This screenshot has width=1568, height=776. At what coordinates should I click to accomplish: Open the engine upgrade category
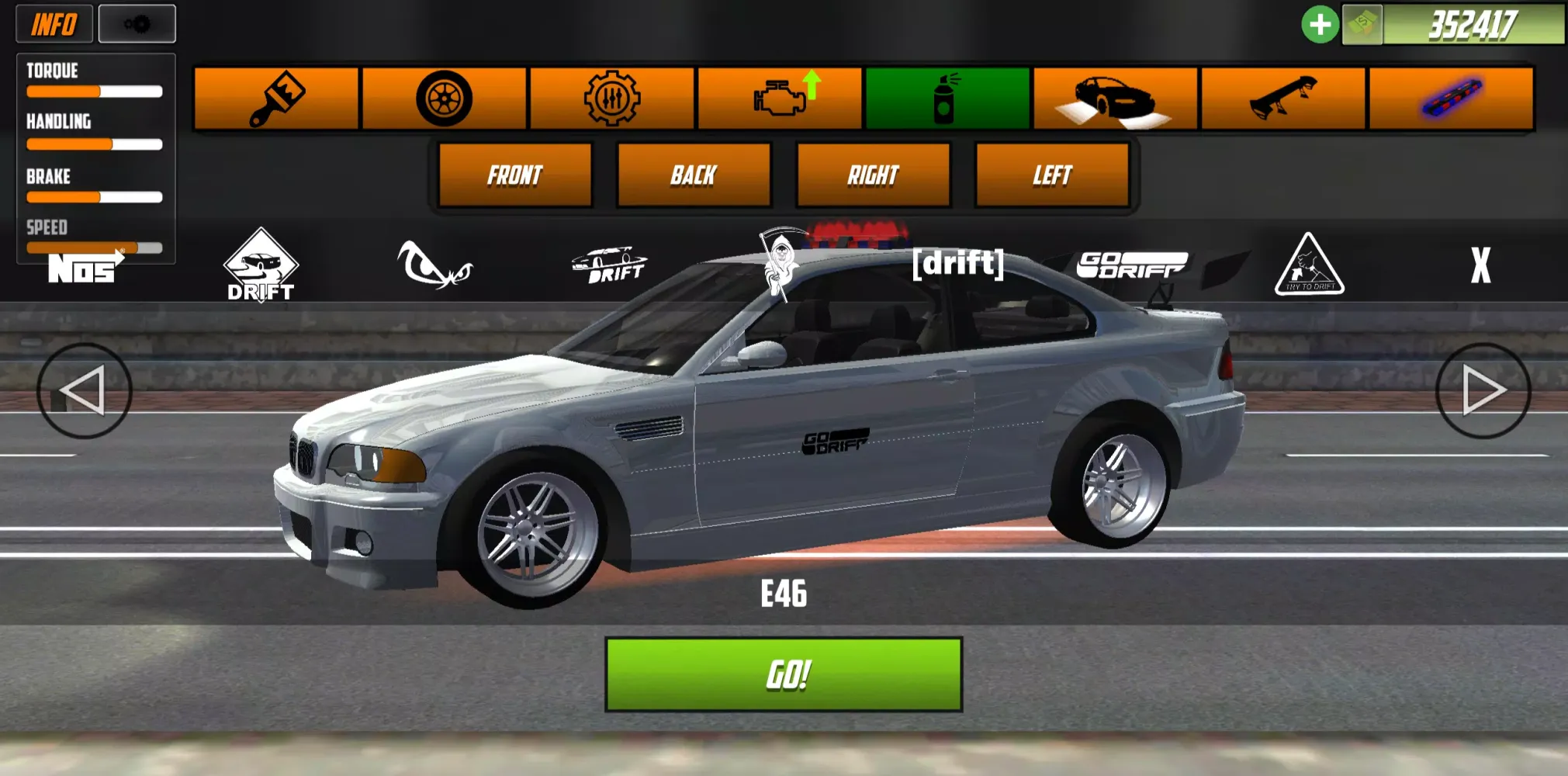(x=781, y=99)
